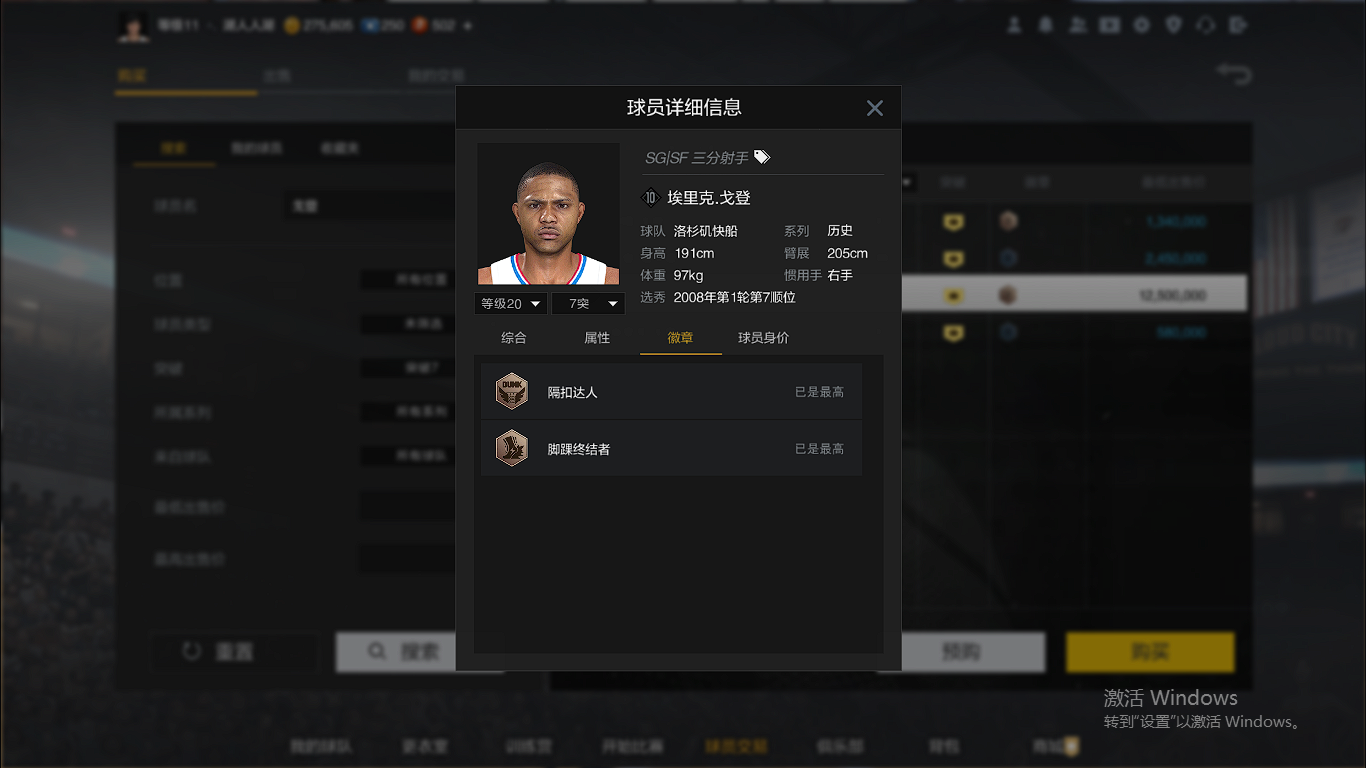
Task: Open the 7突 breakthrough dropdown
Action: [x=588, y=303]
